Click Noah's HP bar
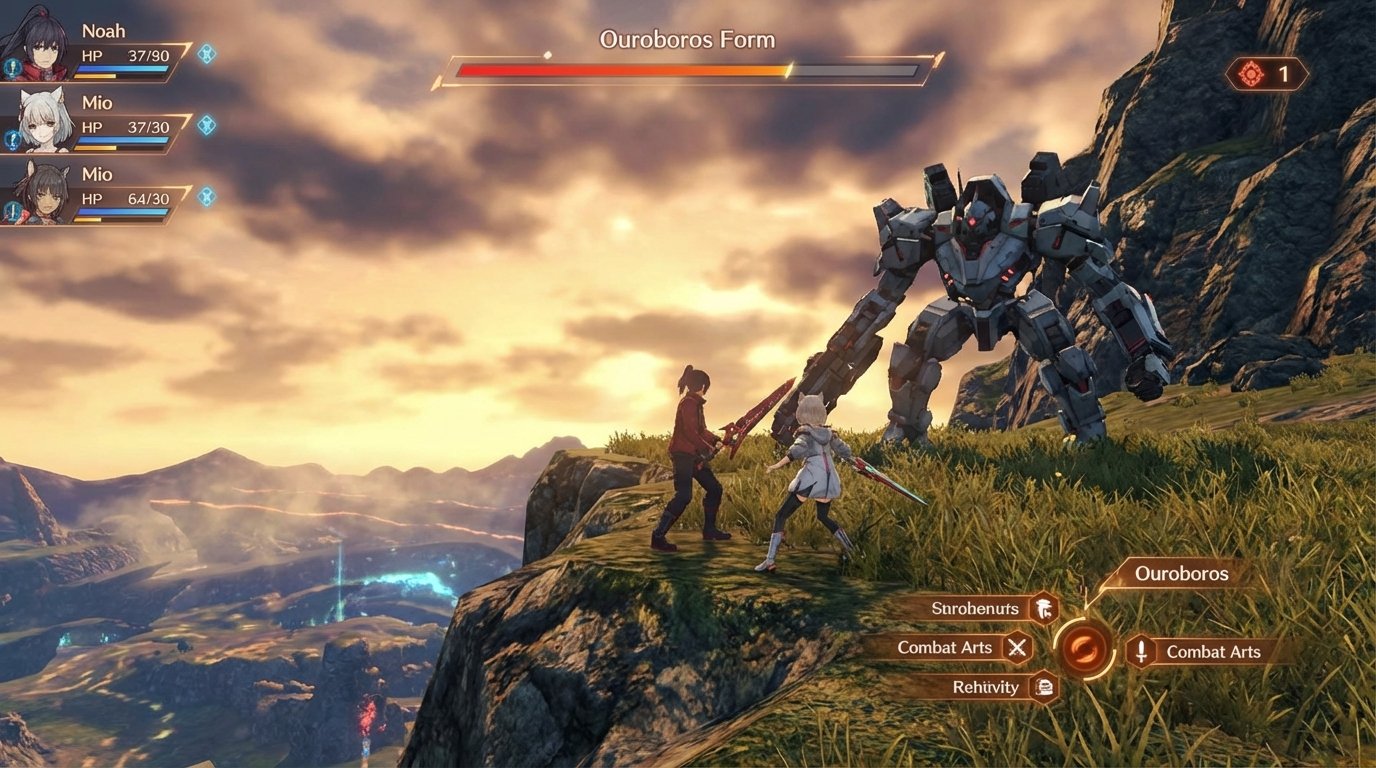 click(x=120, y=70)
